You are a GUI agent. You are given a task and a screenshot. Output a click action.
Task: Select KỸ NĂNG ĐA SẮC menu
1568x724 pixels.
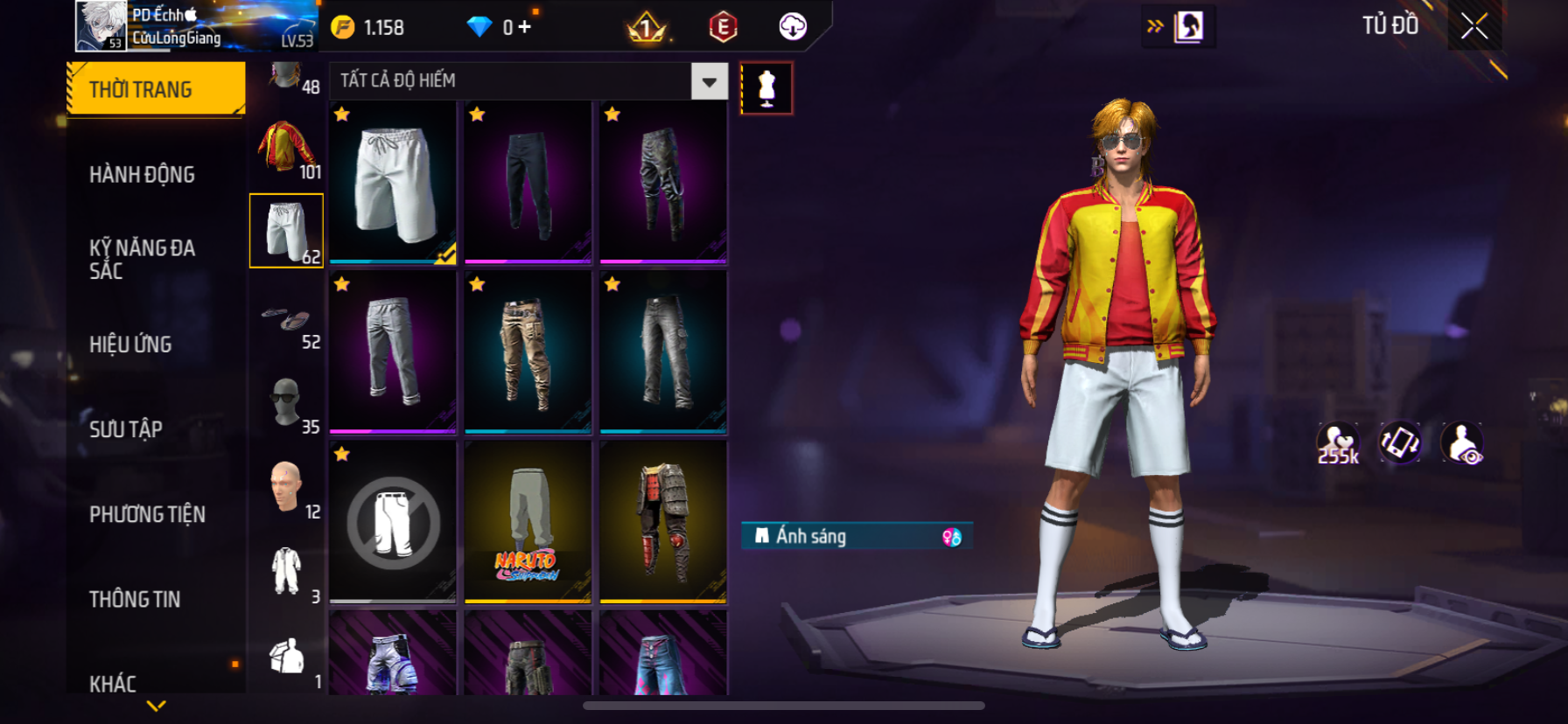pyautogui.click(x=142, y=259)
